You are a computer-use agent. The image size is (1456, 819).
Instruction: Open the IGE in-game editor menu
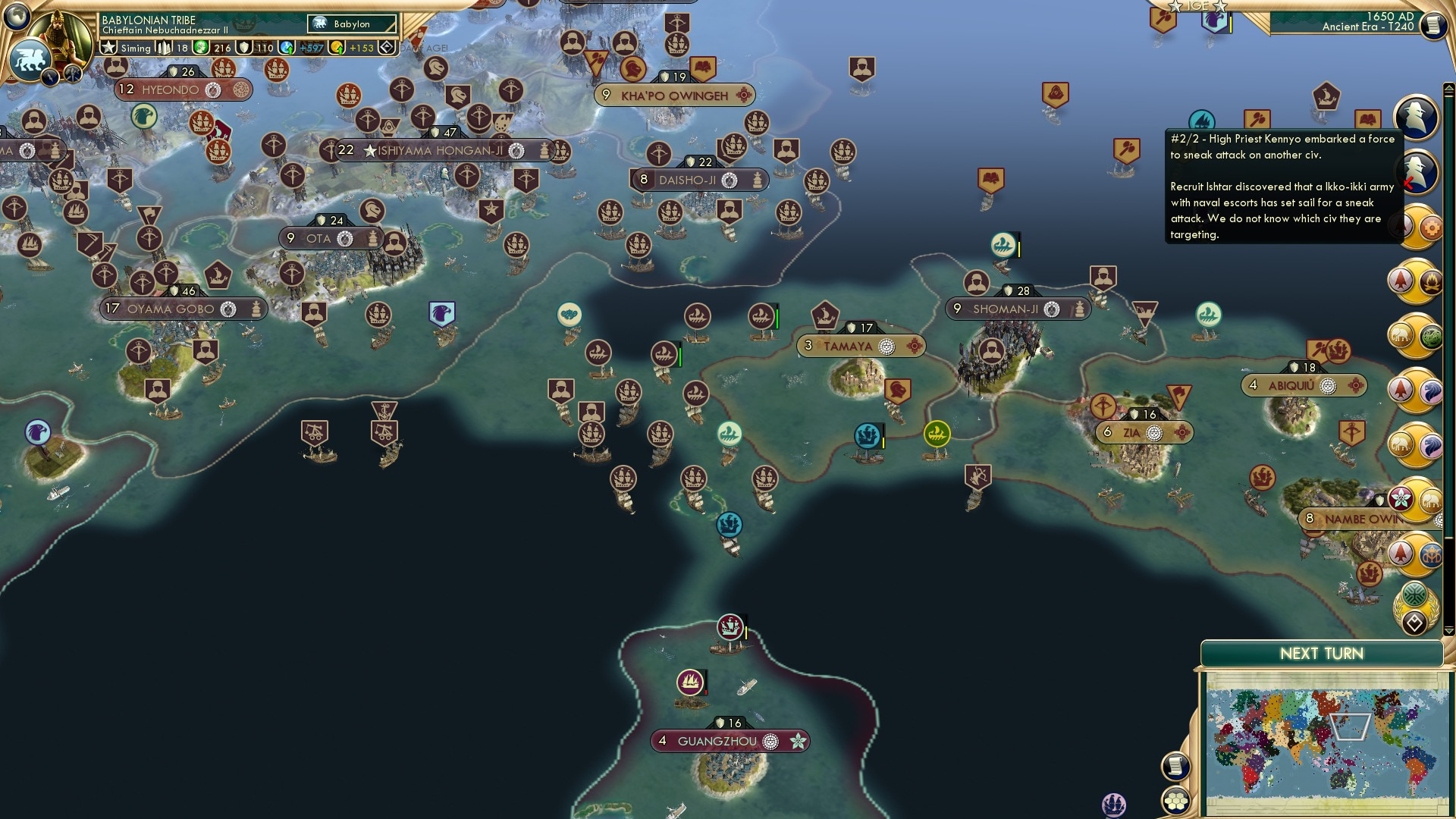(x=1197, y=6)
